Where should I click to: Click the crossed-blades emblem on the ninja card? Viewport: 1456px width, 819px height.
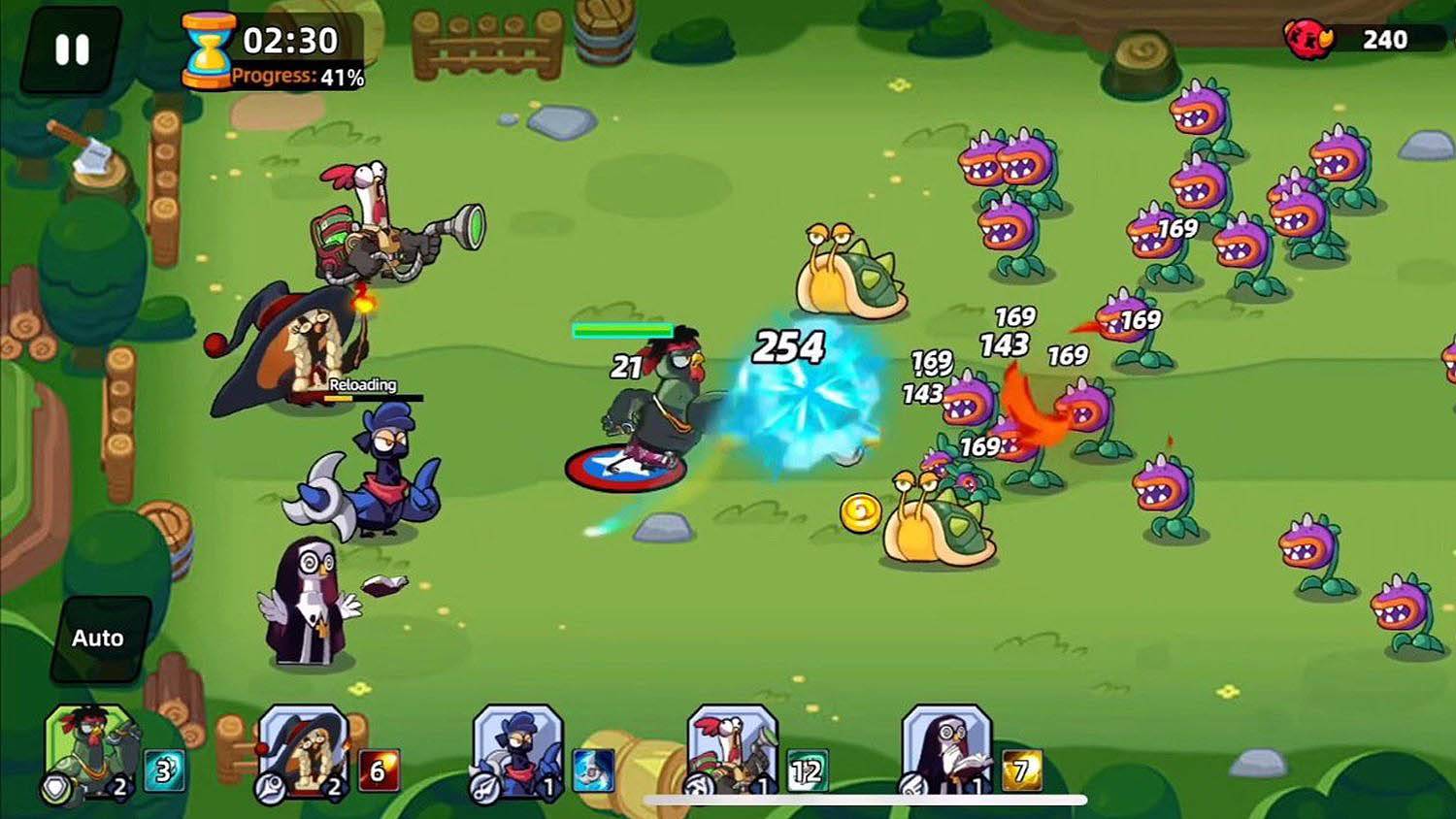tap(484, 788)
